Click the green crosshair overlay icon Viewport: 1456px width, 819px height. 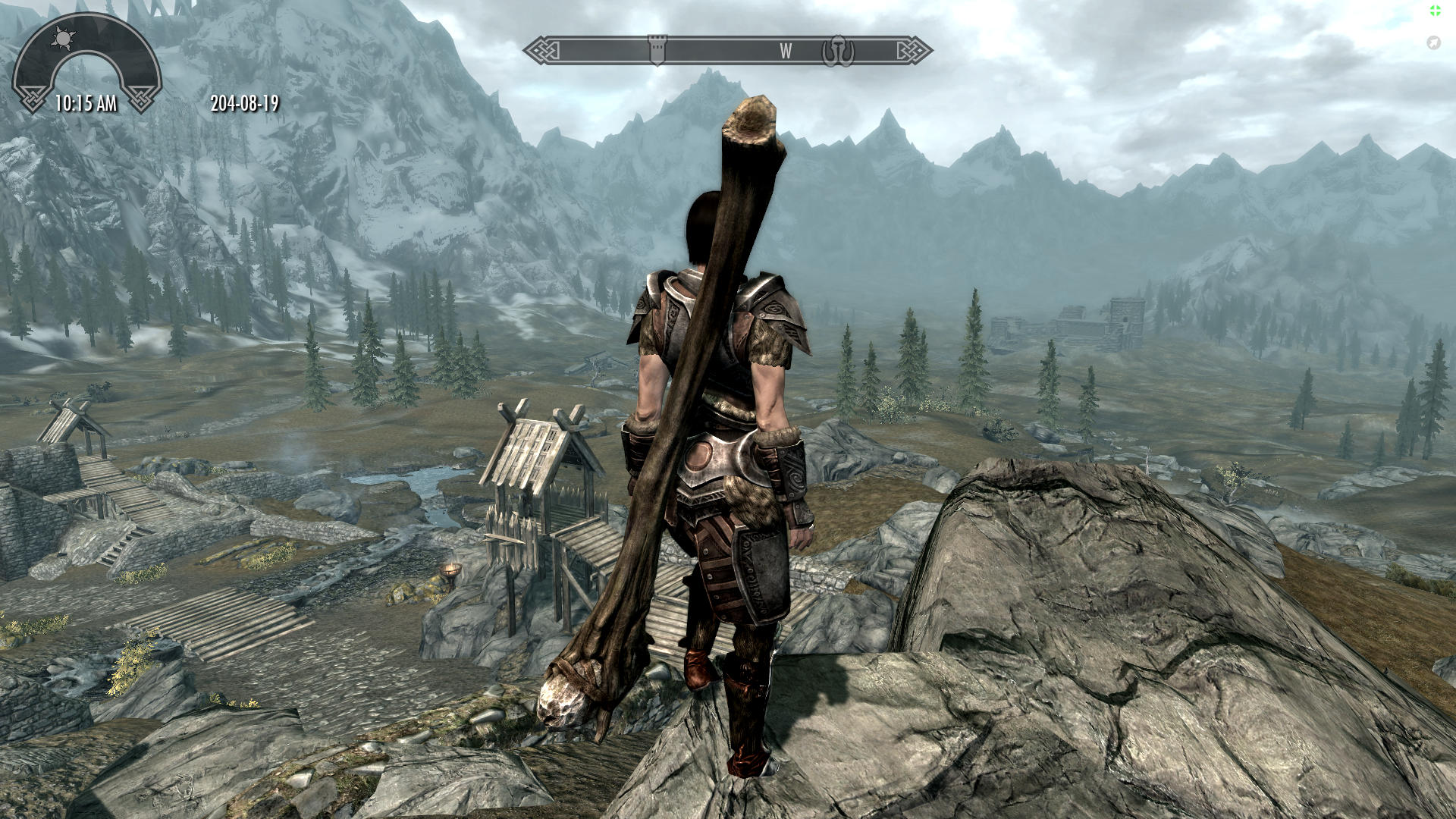coord(1436,11)
